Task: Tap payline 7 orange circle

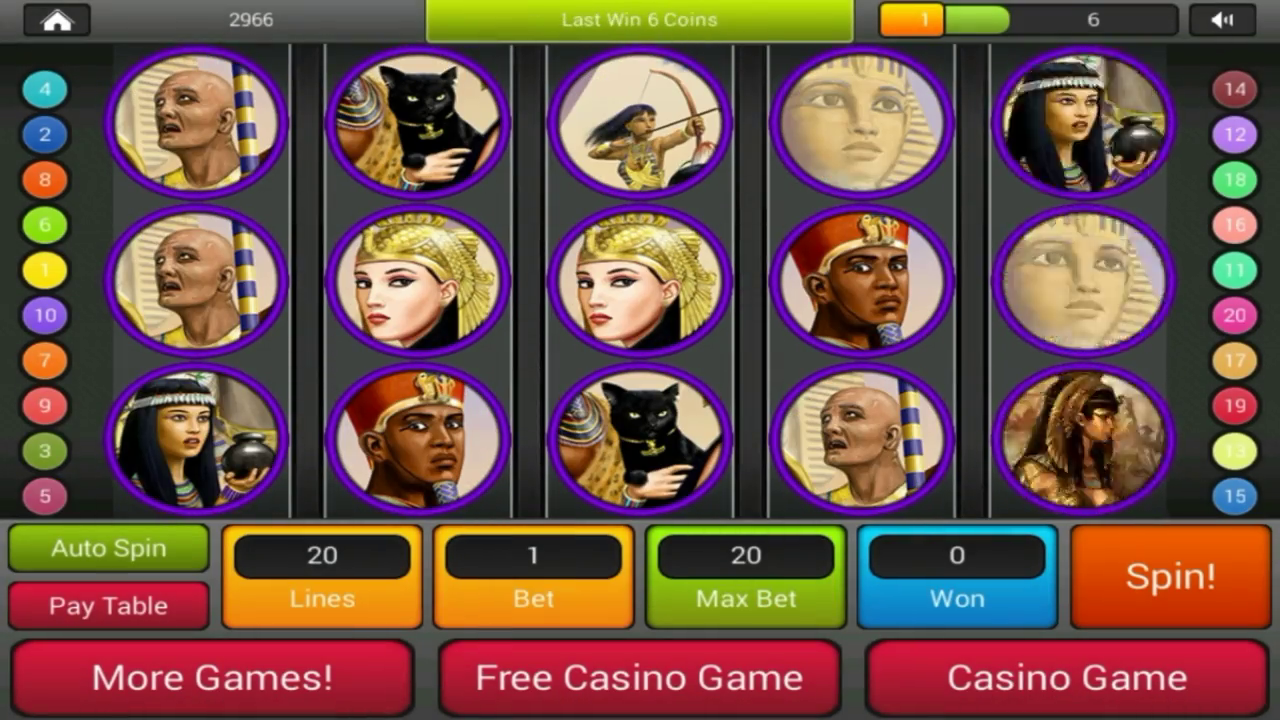Action: (x=44, y=360)
